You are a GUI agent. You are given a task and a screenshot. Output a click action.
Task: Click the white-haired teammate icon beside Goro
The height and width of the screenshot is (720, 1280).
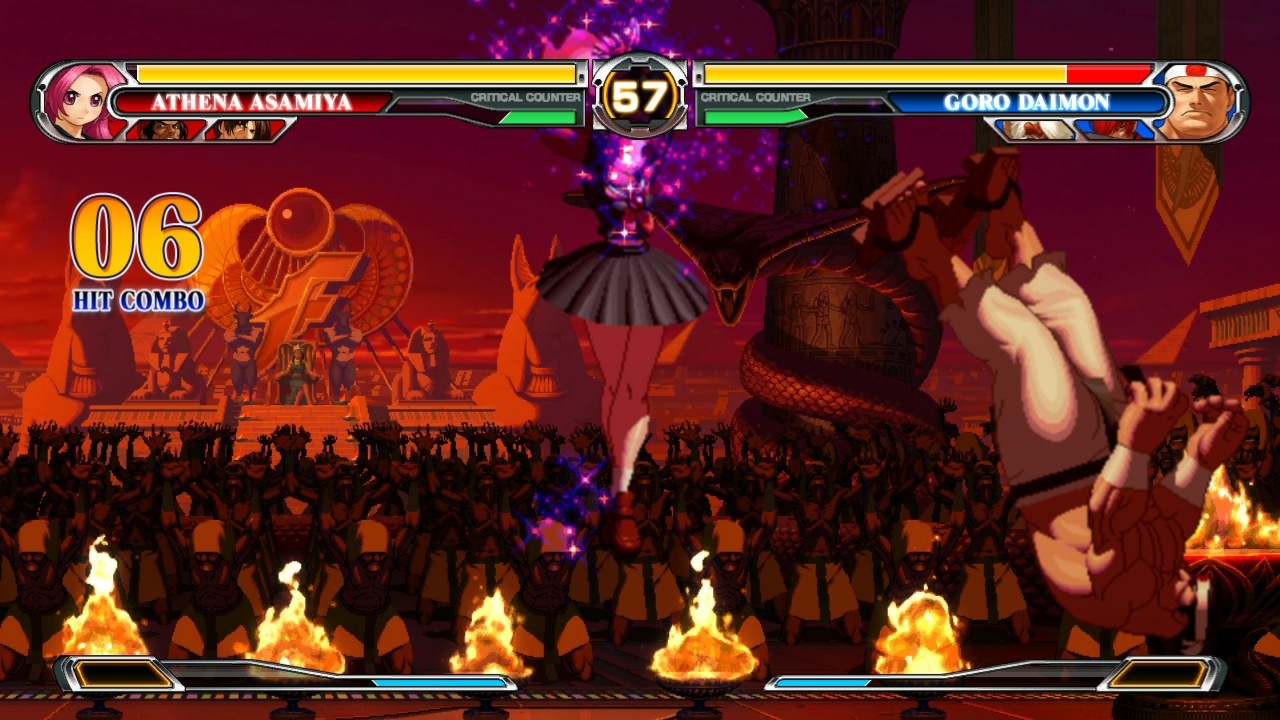point(1037,128)
